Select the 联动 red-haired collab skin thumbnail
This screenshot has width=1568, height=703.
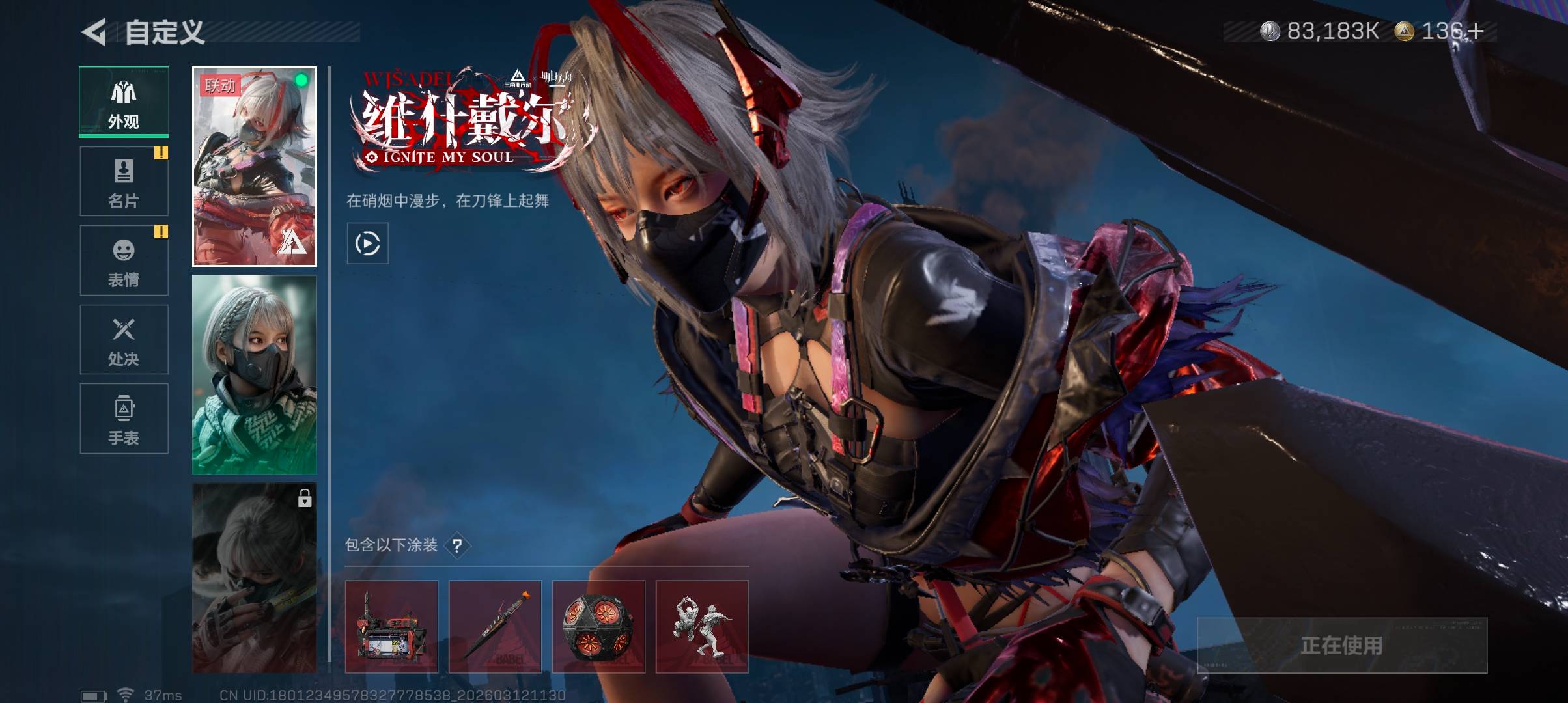click(x=255, y=167)
